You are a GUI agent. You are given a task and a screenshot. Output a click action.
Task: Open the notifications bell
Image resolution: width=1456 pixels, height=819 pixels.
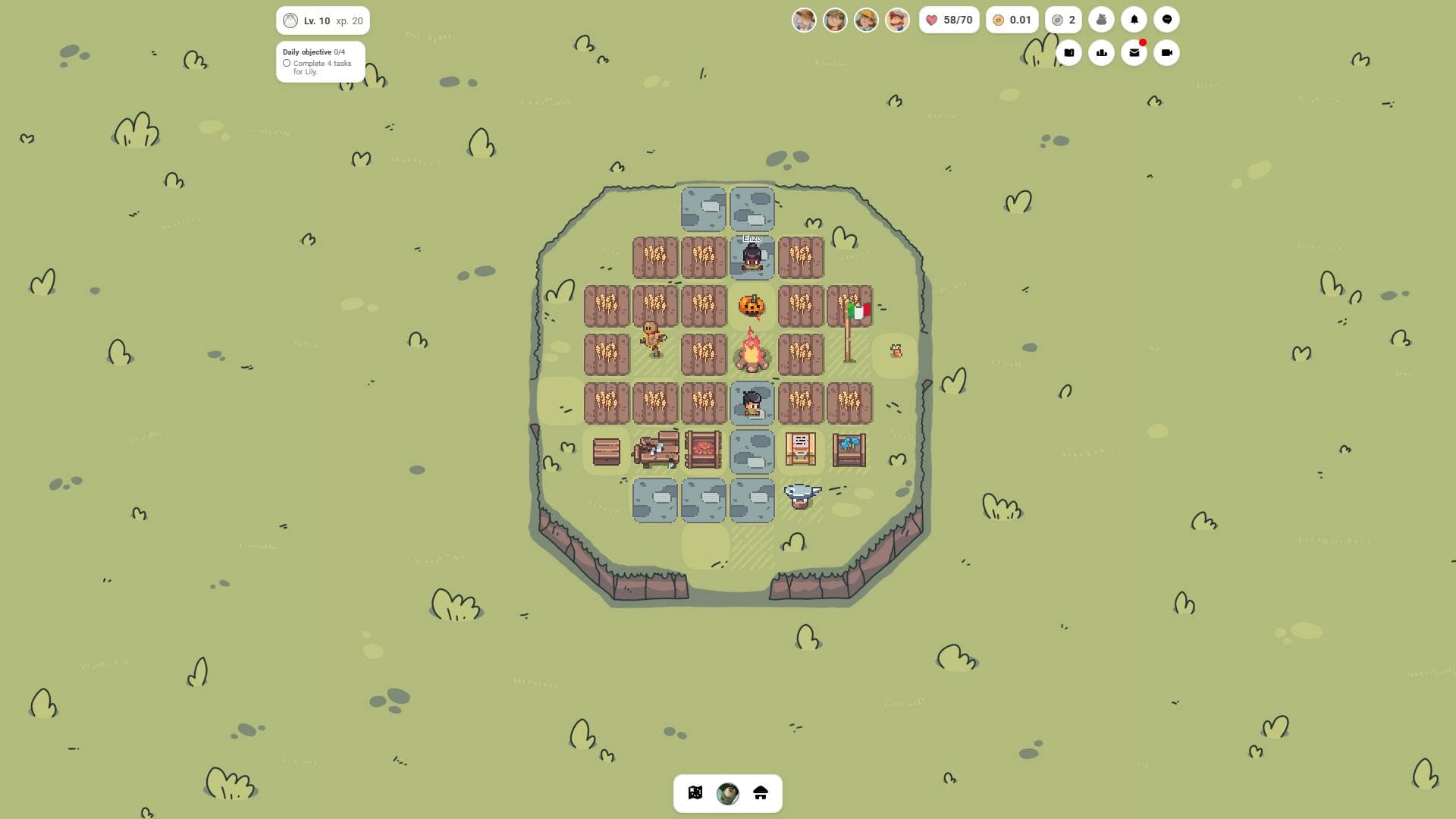point(1134,19)
